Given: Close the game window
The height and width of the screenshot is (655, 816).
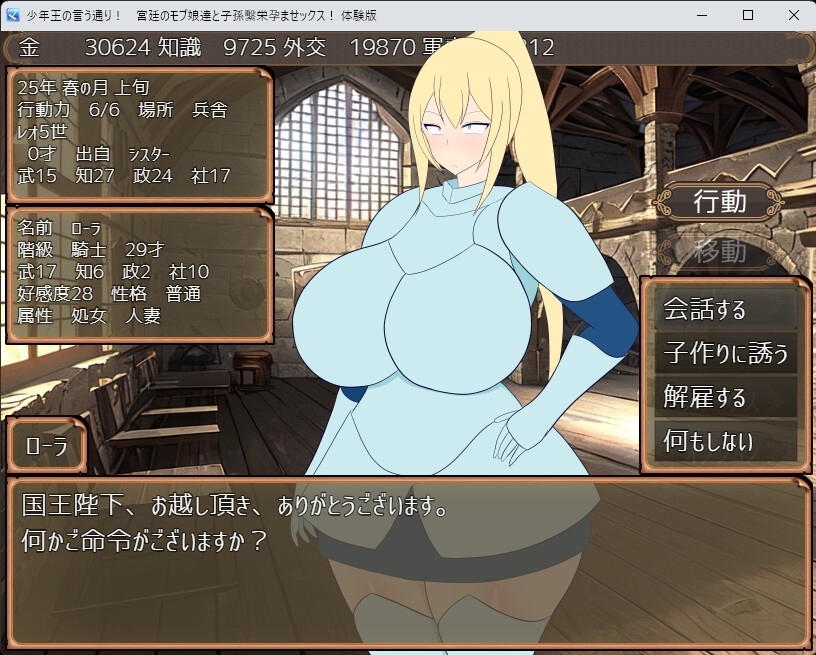Looking at the screenshot, I should [793, 15].
